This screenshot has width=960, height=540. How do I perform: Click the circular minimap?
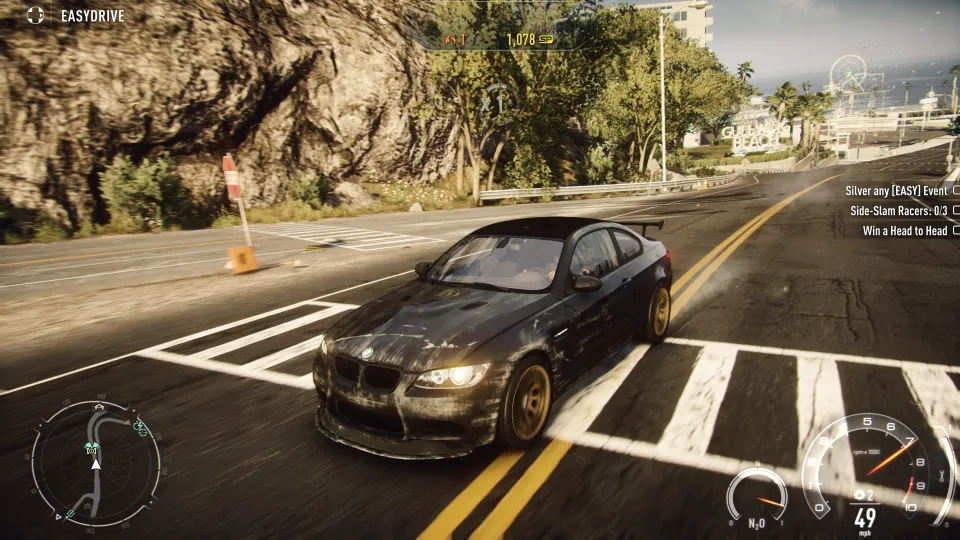[x=95, y=463]
